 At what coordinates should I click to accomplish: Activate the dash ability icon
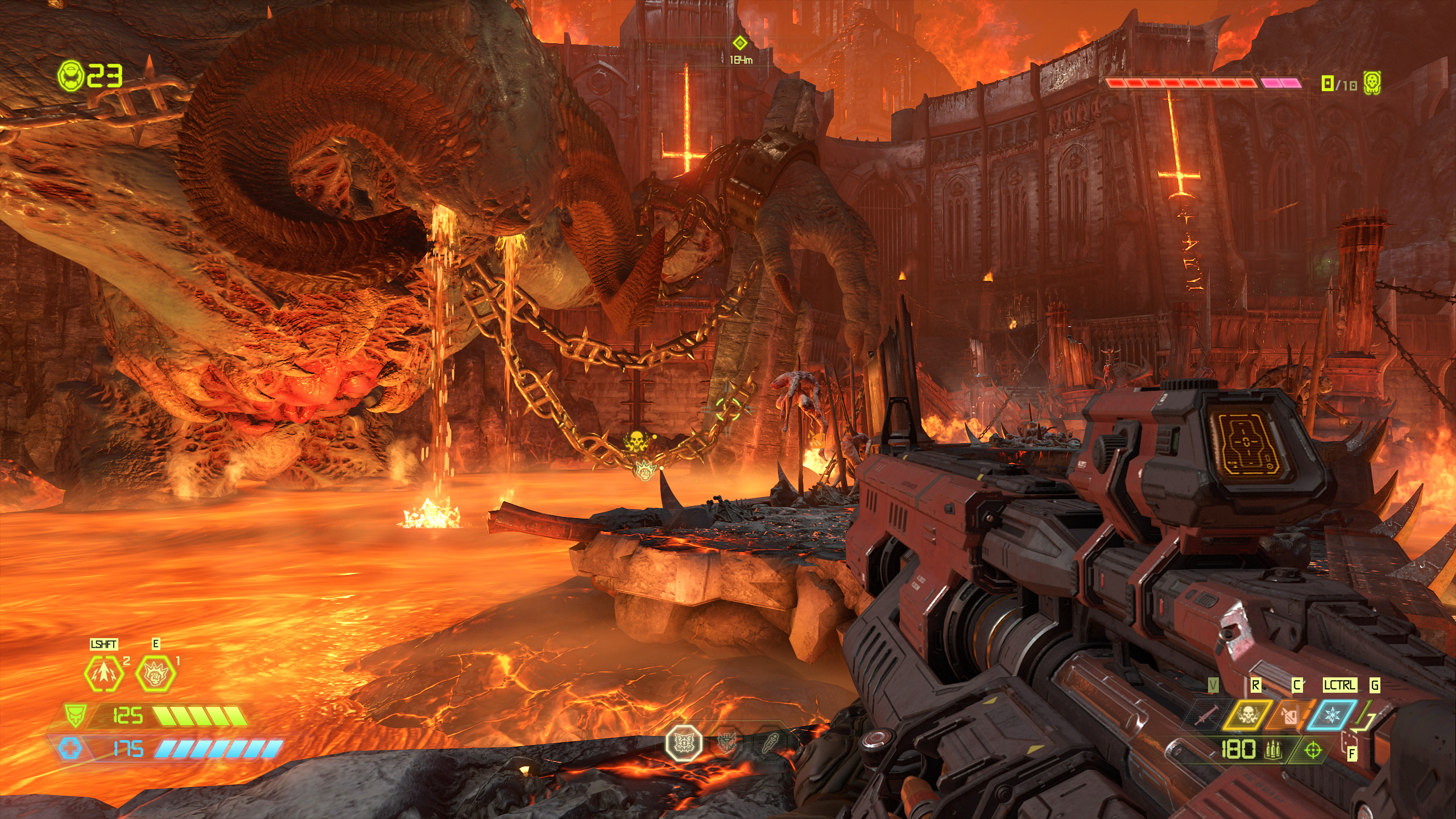[104, 673]
